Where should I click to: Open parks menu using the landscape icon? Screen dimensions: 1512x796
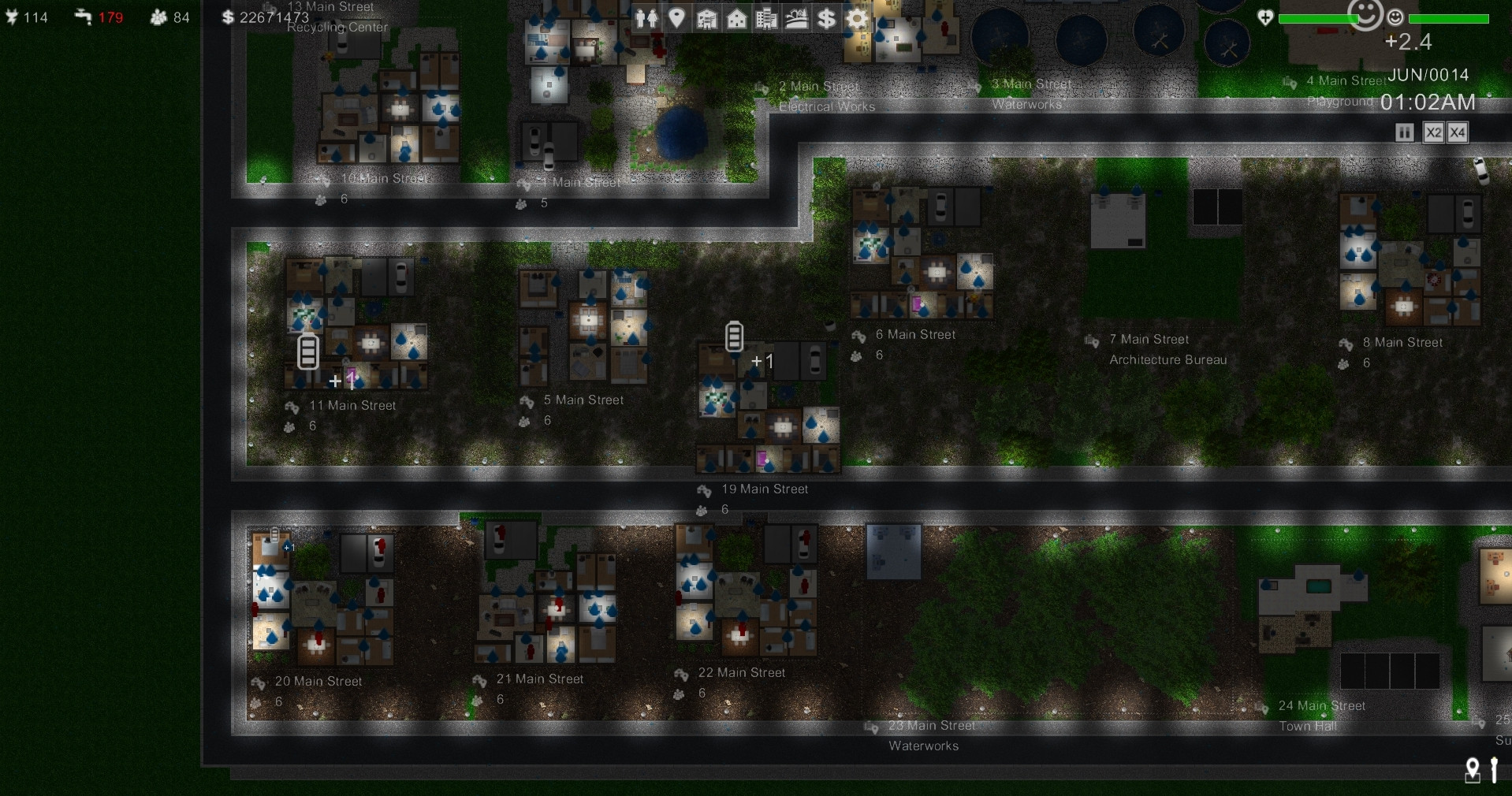(796, 18)
